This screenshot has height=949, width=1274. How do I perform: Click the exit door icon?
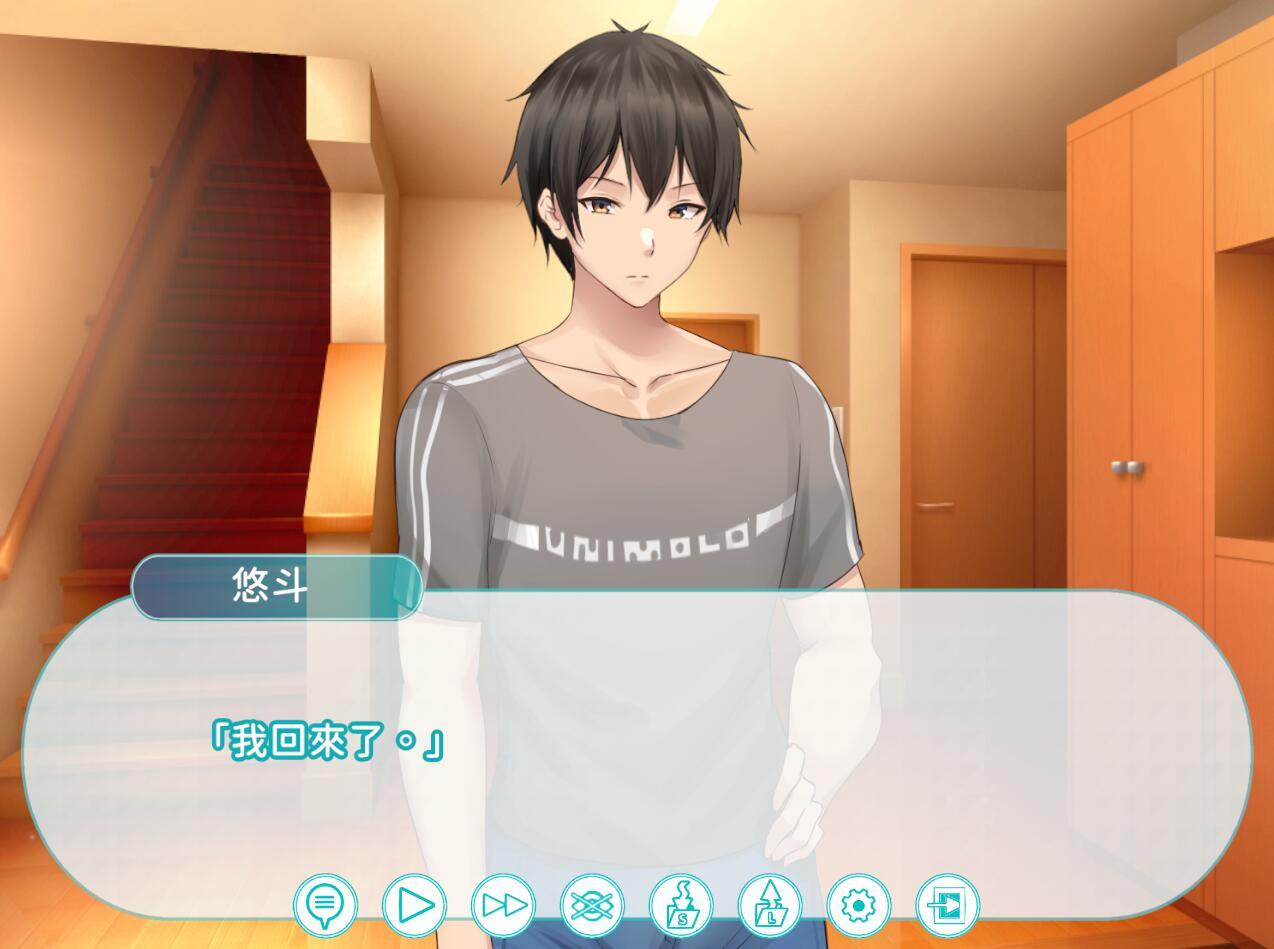click(x=947, y=906)
